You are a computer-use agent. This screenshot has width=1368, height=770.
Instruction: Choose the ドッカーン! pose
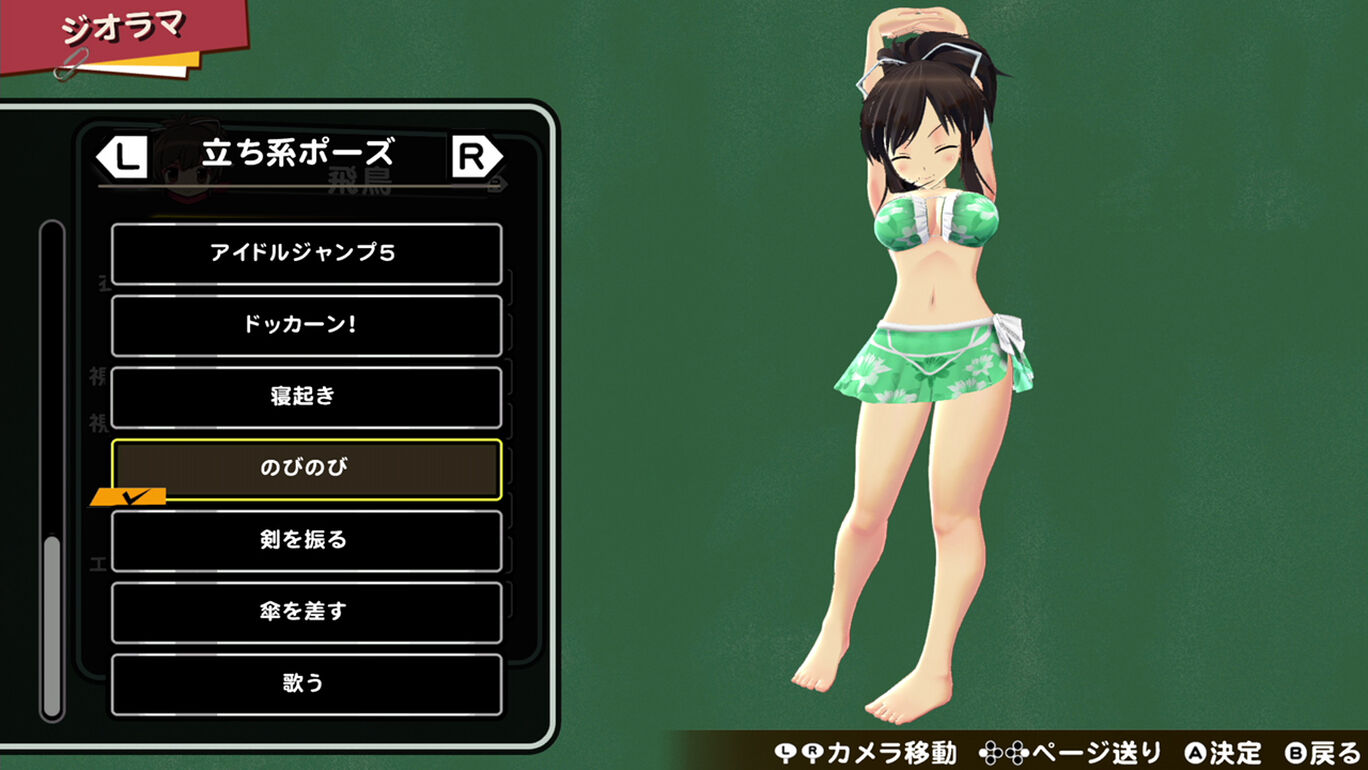click(306, 326)
